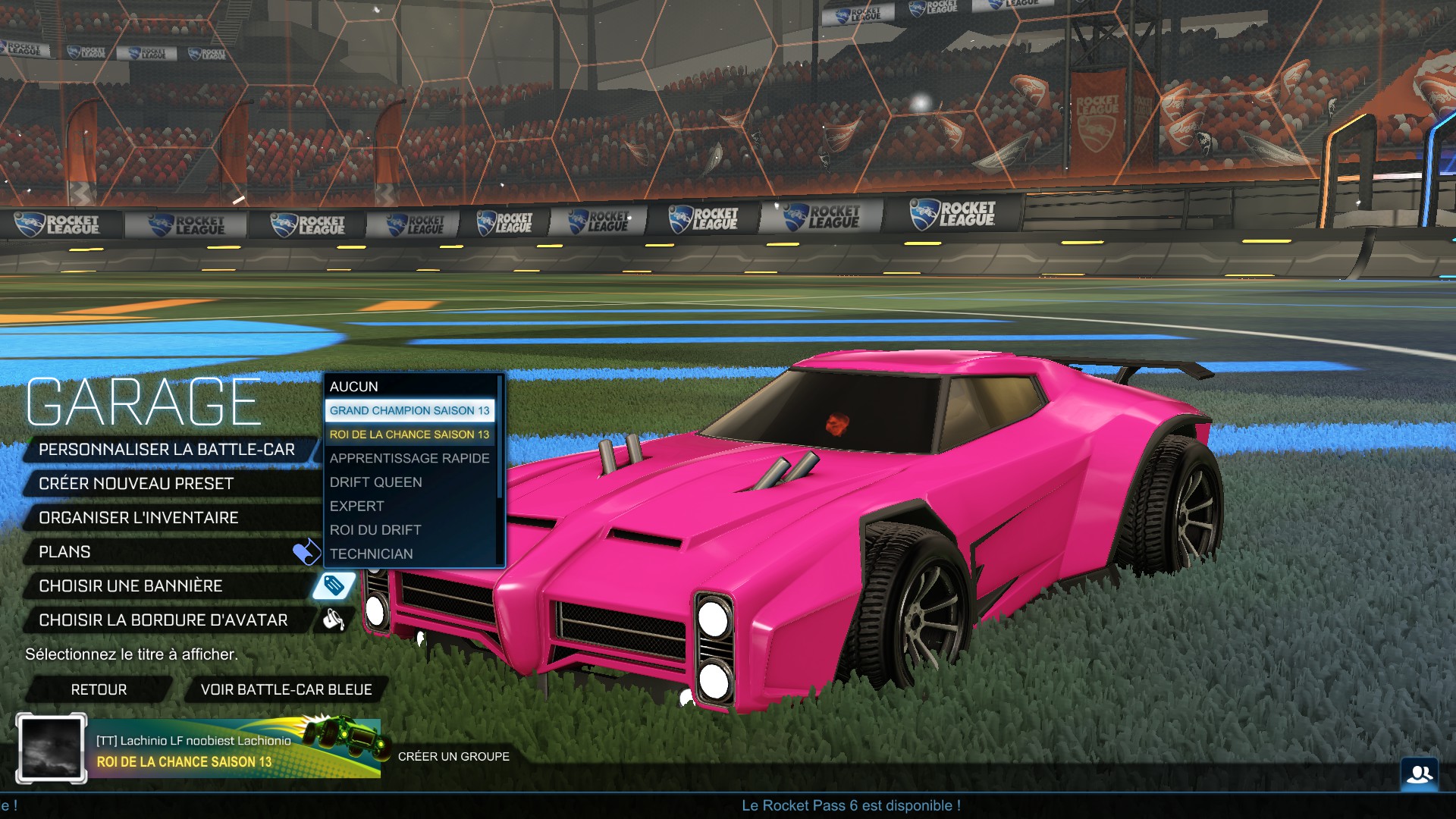Pick the "TECHNICIAN" title
This screenshot has width=1456, height=819.
click(x=371, y=554)
